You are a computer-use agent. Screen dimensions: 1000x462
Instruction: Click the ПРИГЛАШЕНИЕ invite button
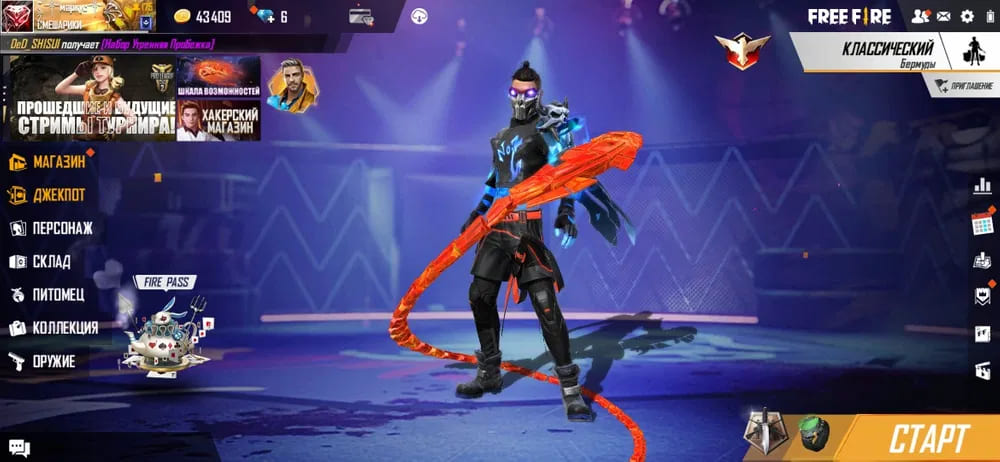961,87
